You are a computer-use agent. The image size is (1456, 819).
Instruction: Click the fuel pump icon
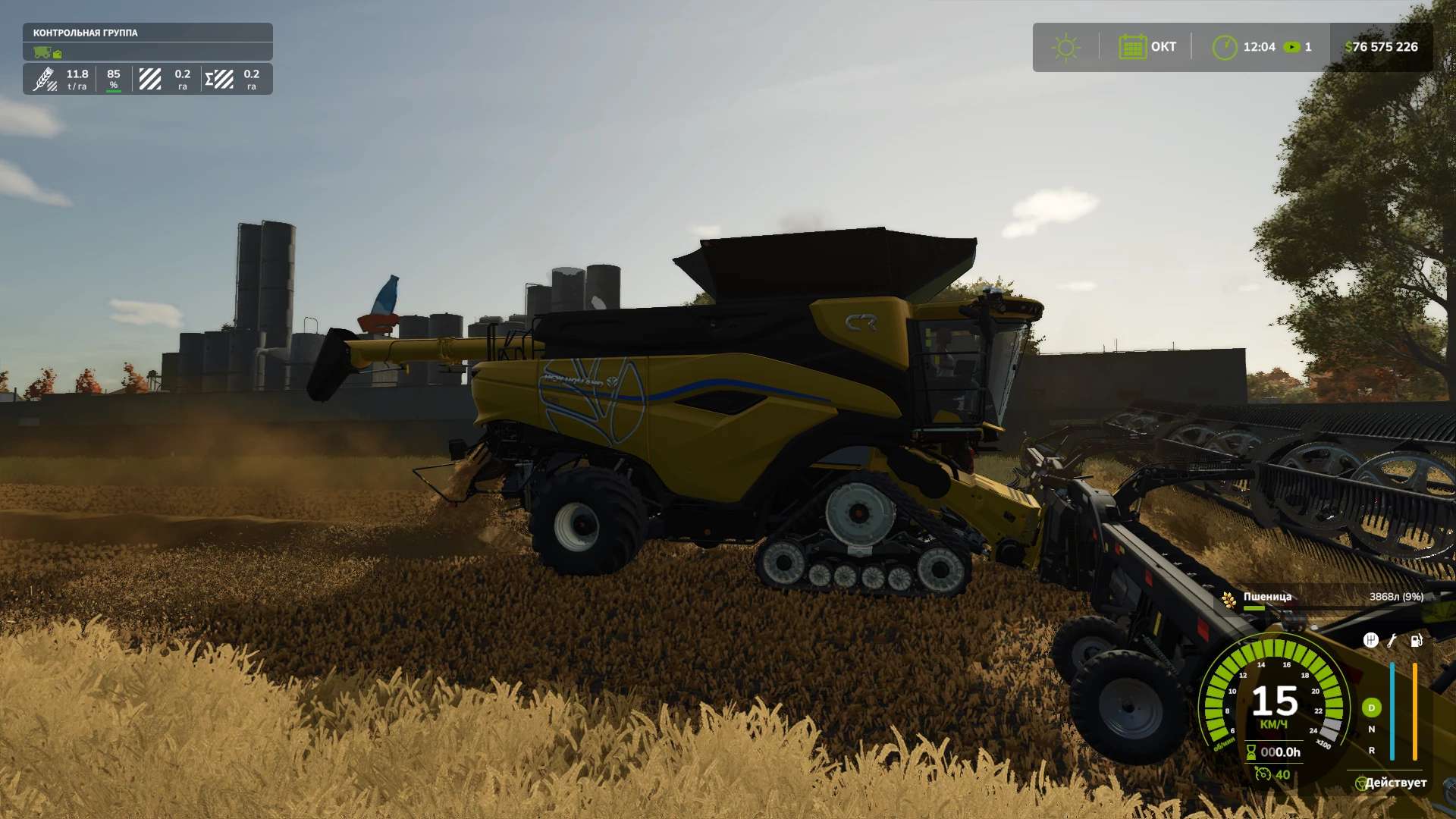coord(1416,641)
